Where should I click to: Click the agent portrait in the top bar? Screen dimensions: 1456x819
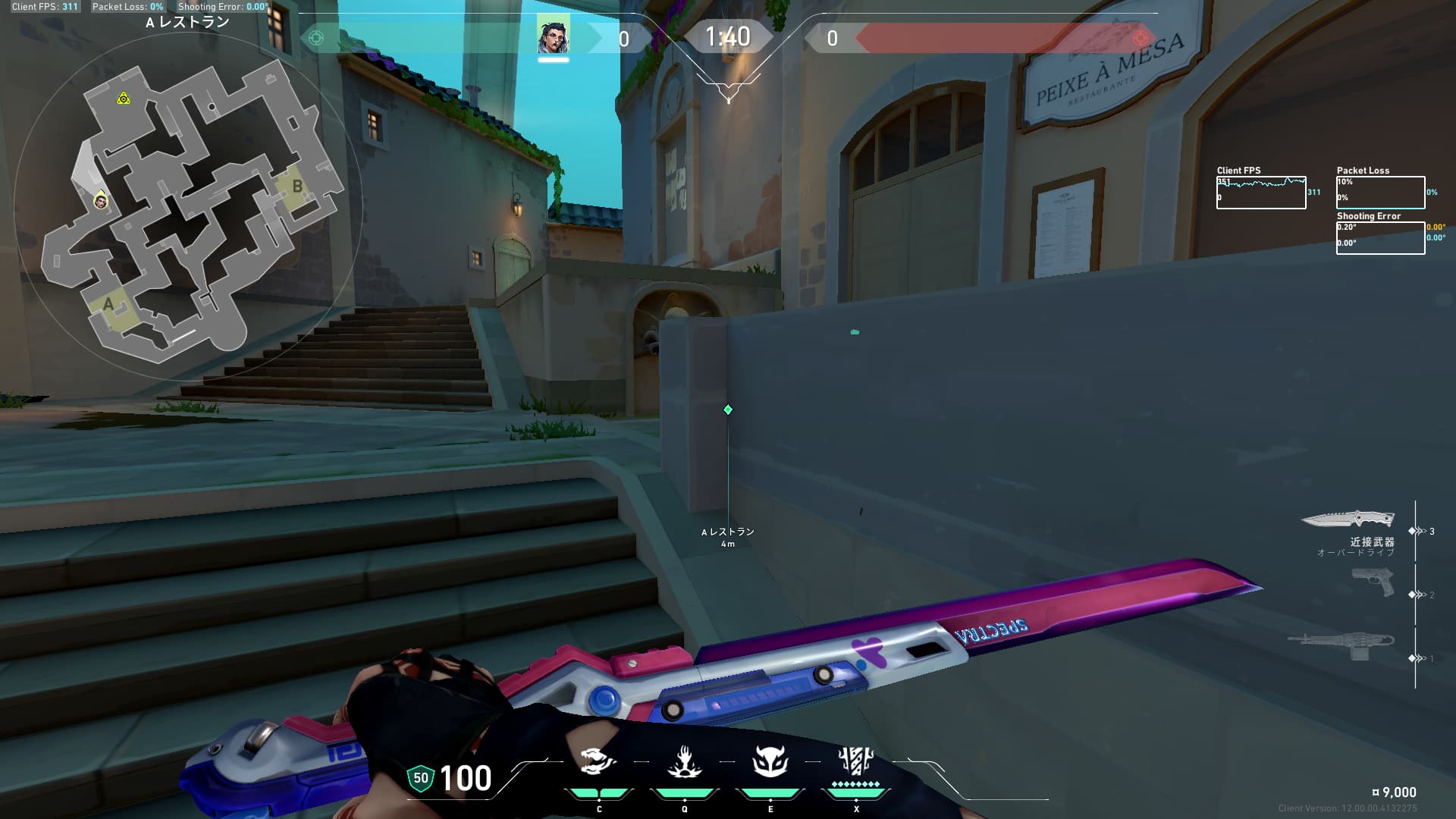point(553,35)
